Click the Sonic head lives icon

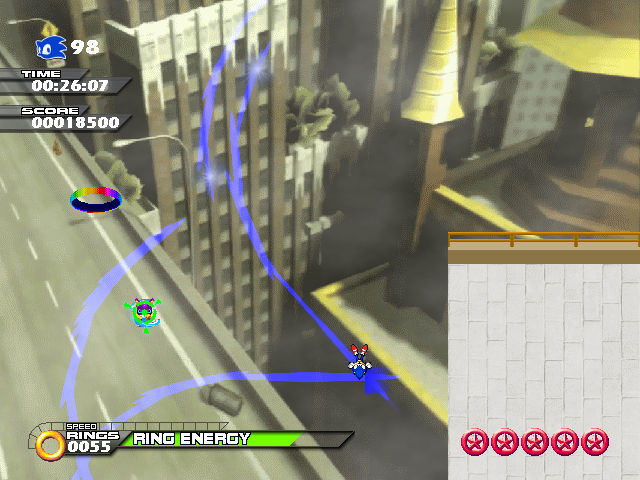coord(51,48)
